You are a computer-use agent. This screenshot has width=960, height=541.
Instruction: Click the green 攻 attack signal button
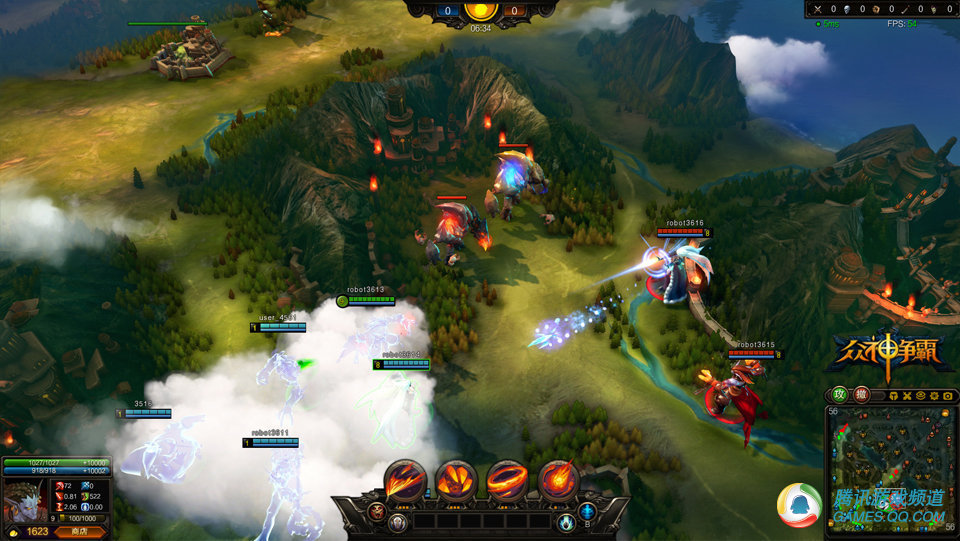[x=840, y=395]
